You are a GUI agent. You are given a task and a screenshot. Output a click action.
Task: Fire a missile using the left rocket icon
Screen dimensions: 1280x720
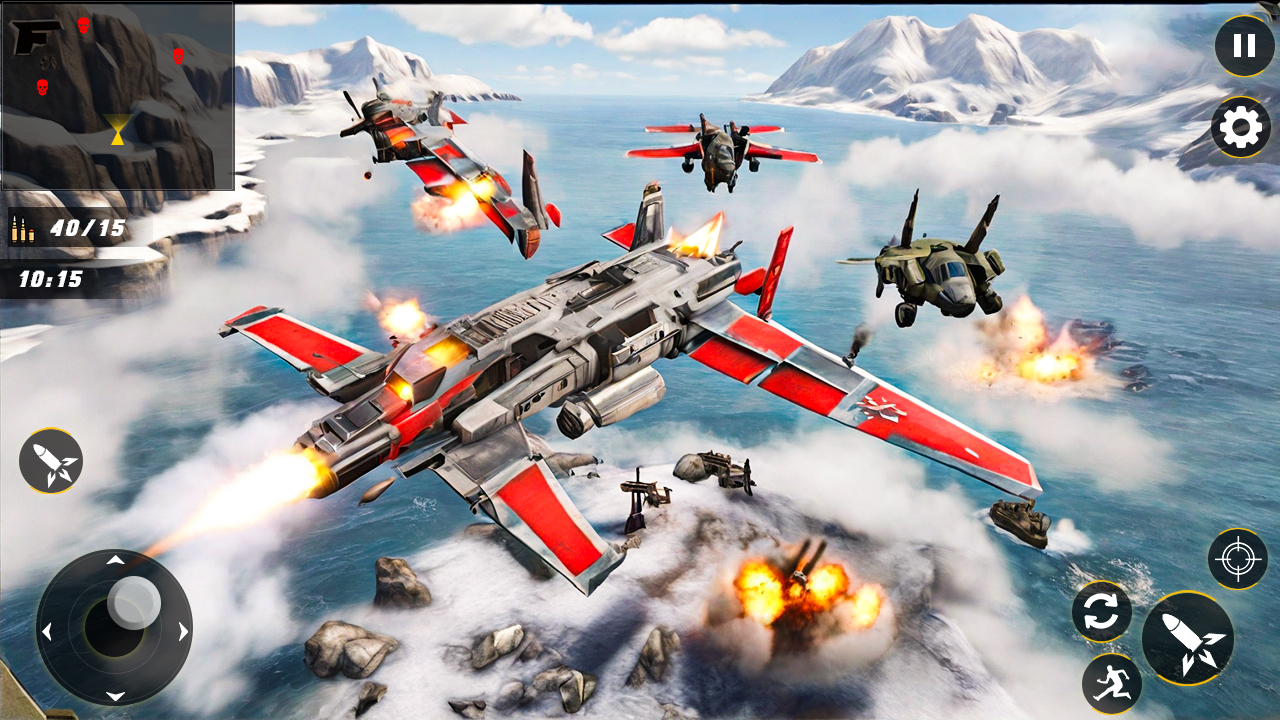point(52,462)
